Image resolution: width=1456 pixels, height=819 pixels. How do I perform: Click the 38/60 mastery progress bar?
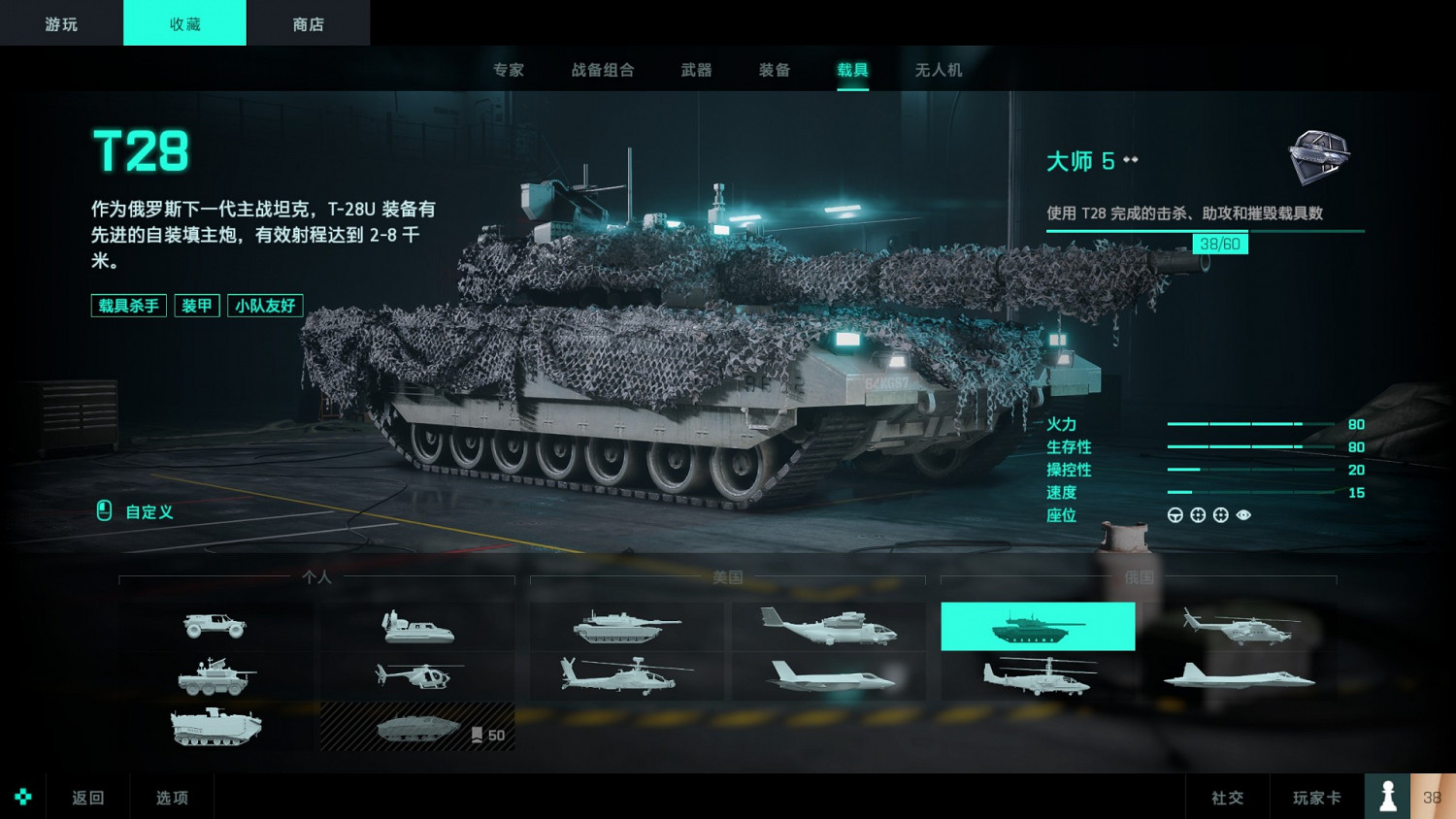(1219, 243)
